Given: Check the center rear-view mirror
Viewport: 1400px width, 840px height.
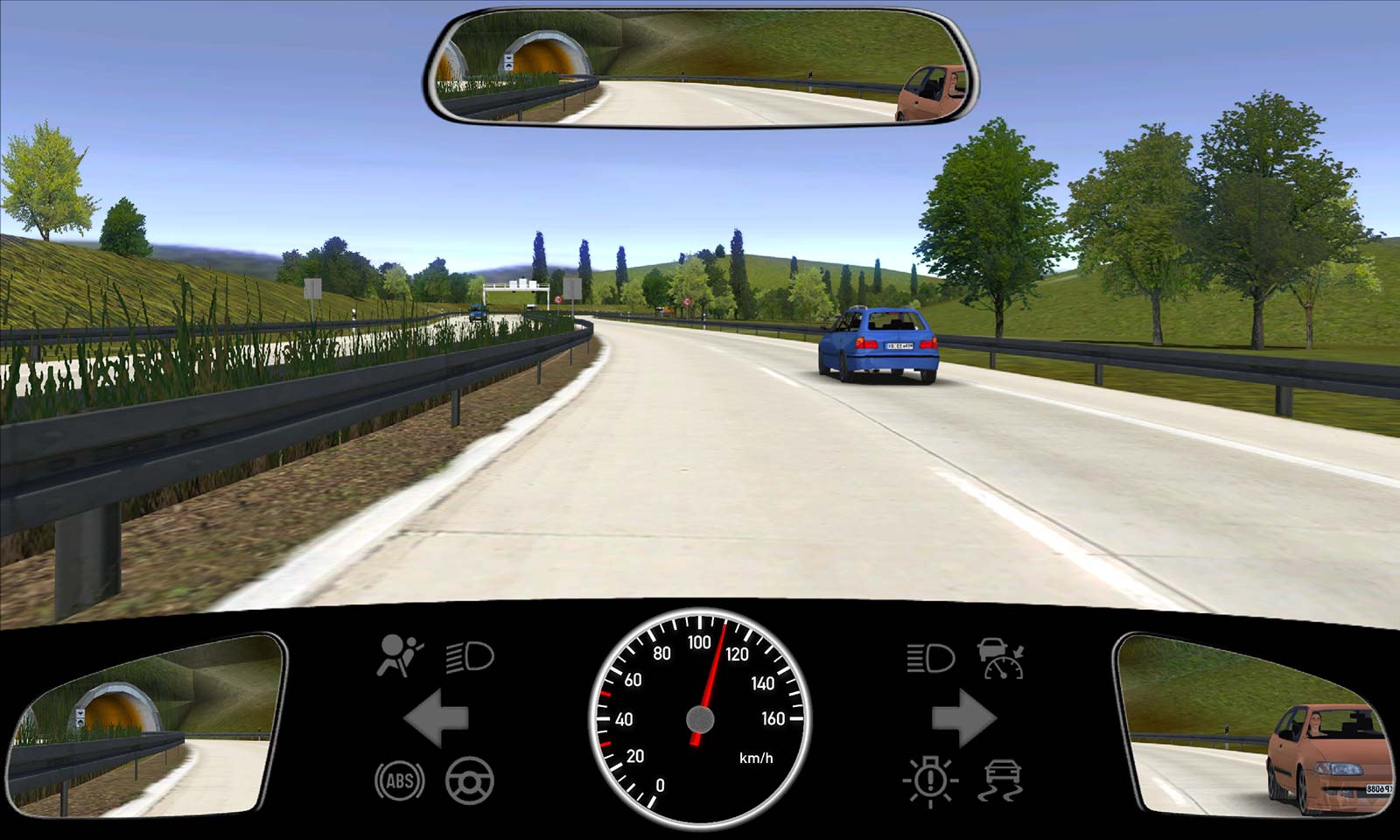Looking at the screenshot, I should tap(700, 68).
